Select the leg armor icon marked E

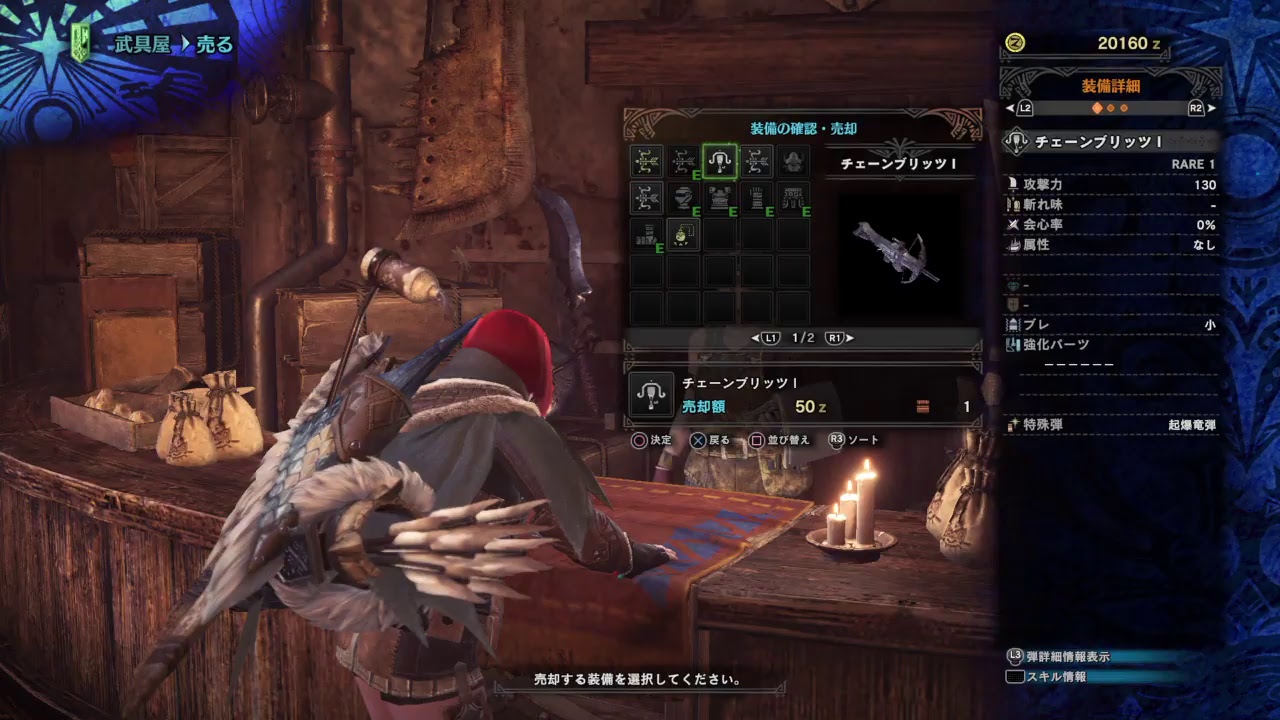coord(647,232)
